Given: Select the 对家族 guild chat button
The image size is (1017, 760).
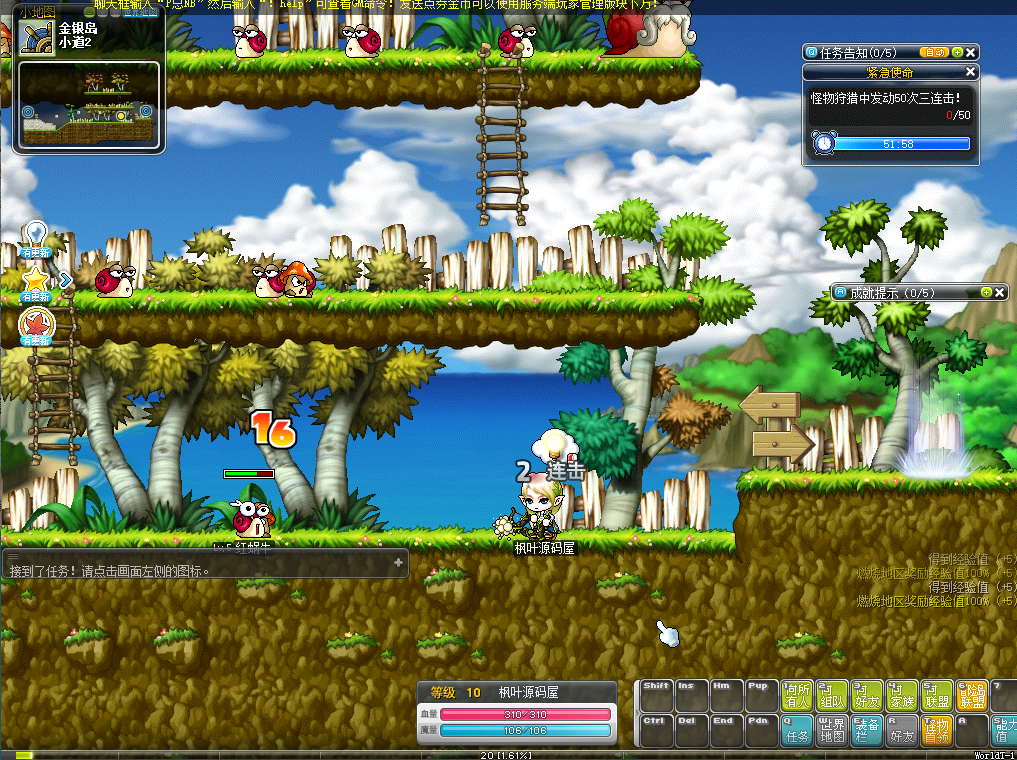Looking at the screenshot, I should [x=903, y=695].
